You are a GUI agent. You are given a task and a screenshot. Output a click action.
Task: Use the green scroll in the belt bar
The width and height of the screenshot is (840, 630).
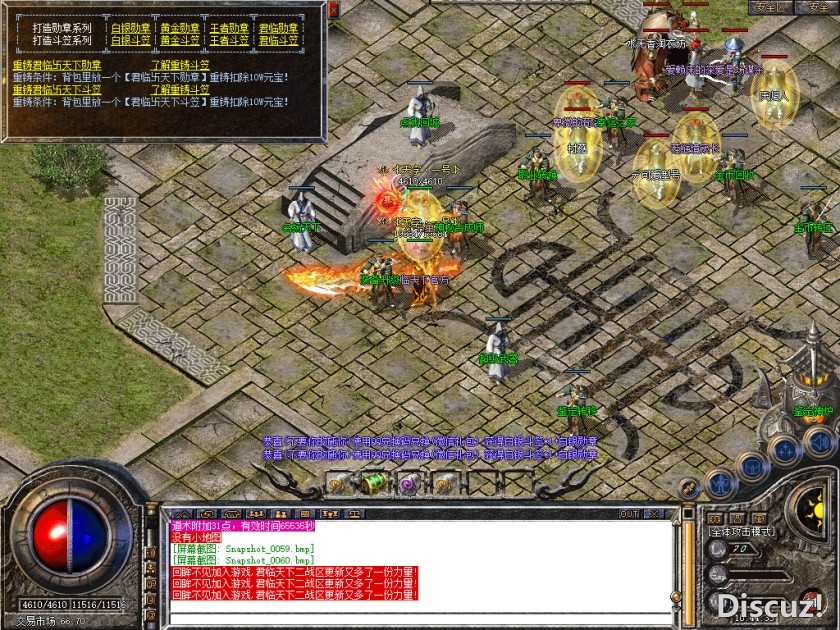coord(375,482)
